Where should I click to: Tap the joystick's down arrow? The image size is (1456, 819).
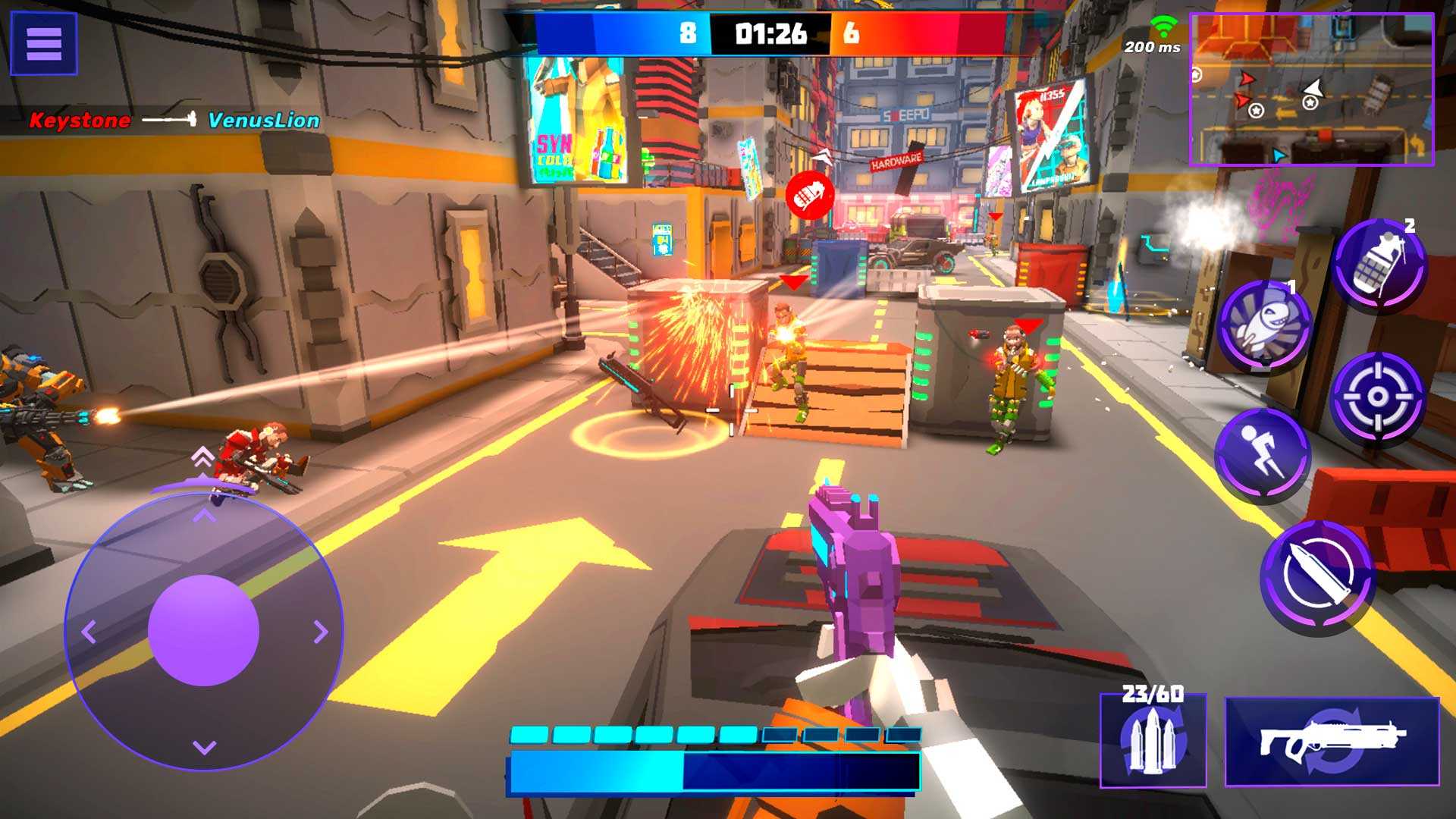tap(204, 748)
